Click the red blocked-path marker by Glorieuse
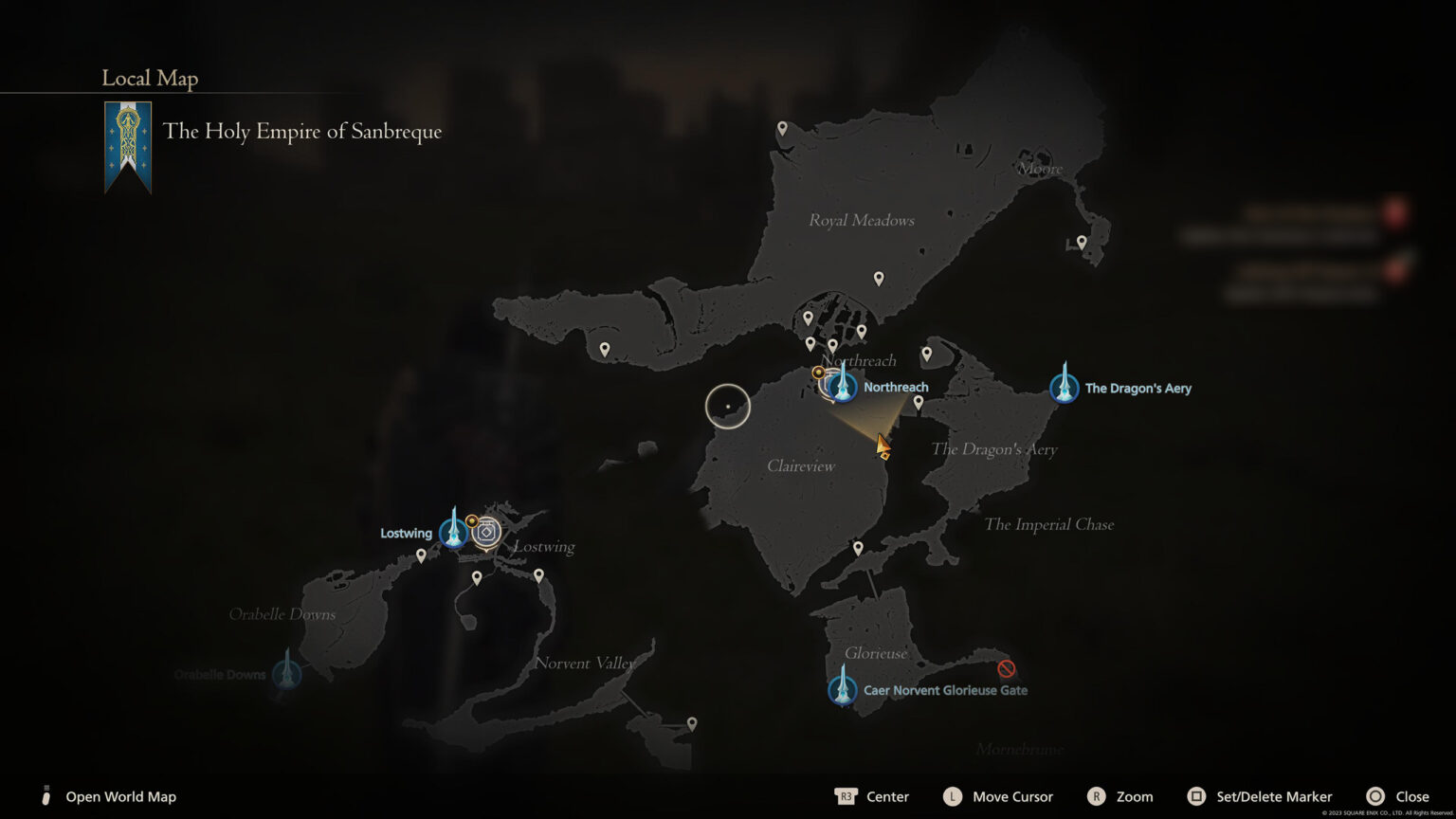Viewport: 1456px width, 819px height. [1007, 669]
